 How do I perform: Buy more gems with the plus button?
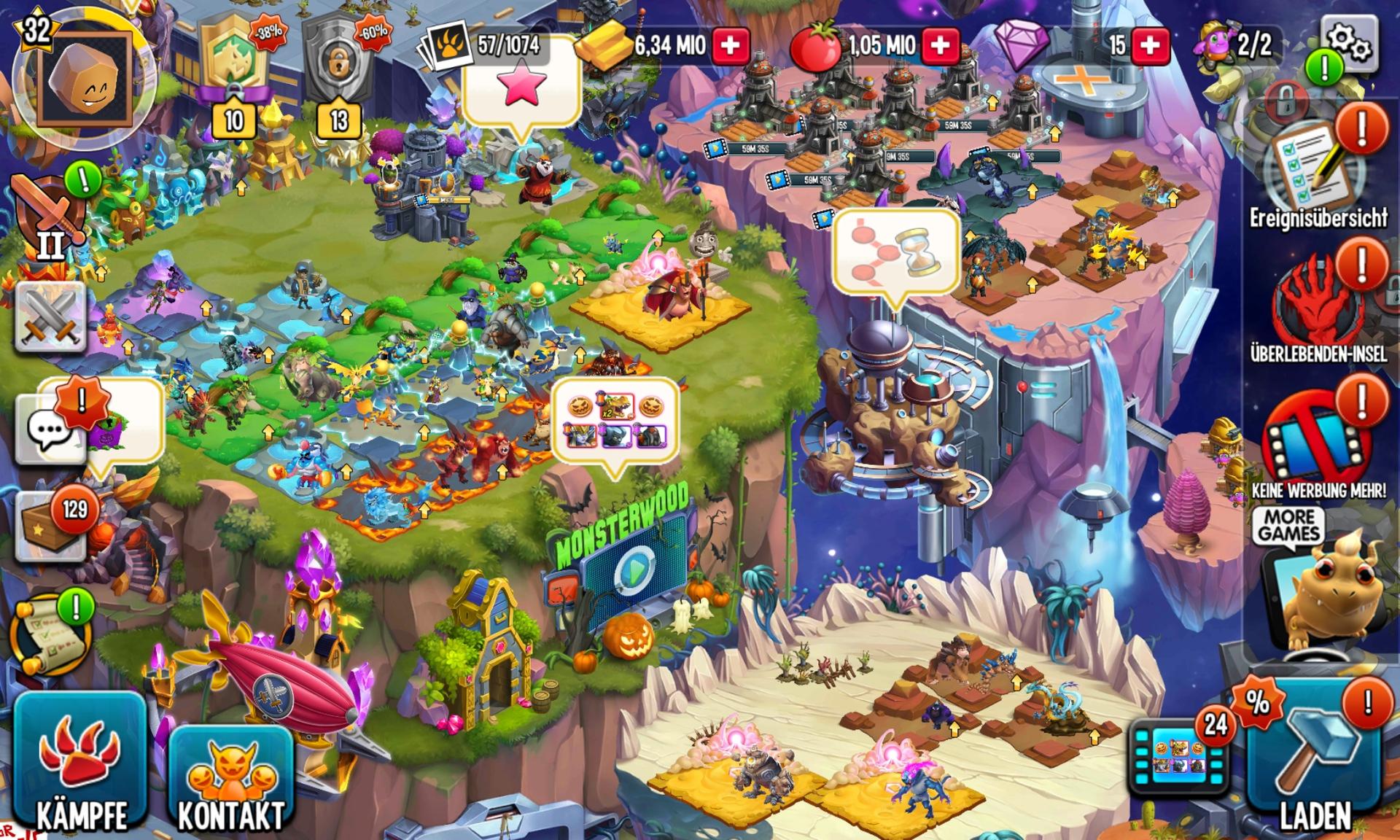pyautogui.click(x=1150, y=46)
